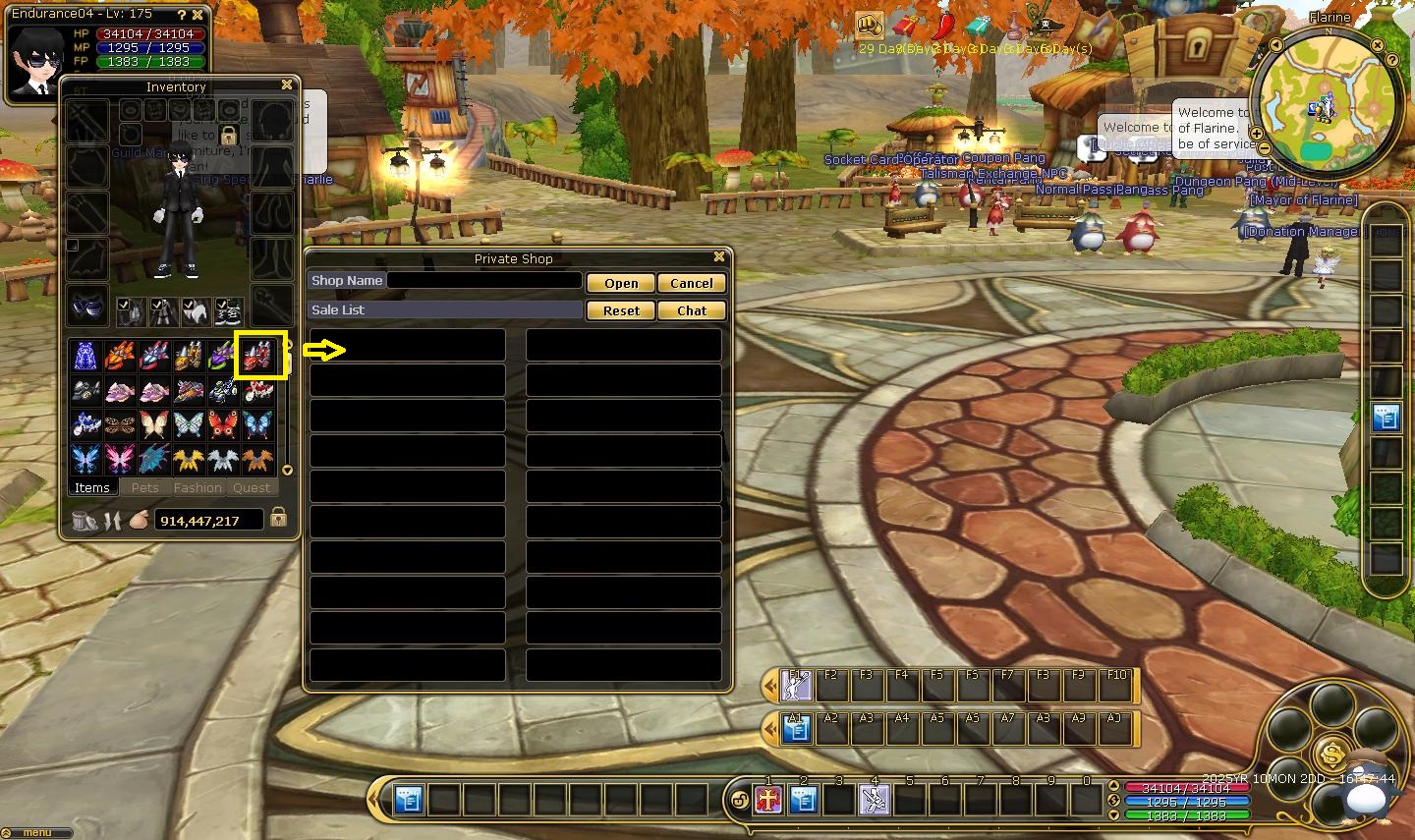Reset the sale list
This screenshot has width=1415, height=840.
click(x=621, y=310)
